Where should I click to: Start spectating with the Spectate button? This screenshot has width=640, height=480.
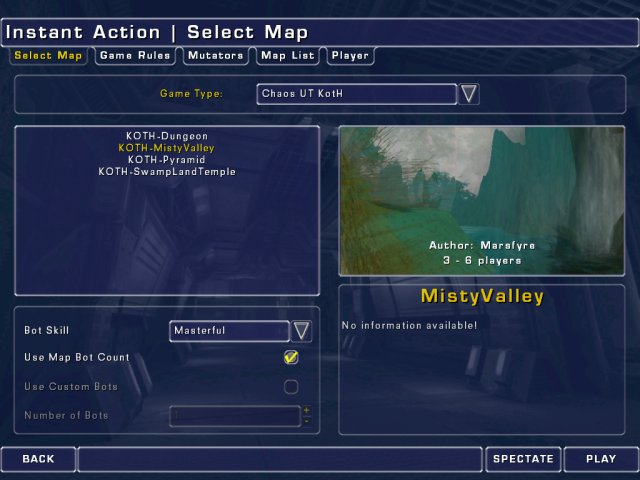523,459
